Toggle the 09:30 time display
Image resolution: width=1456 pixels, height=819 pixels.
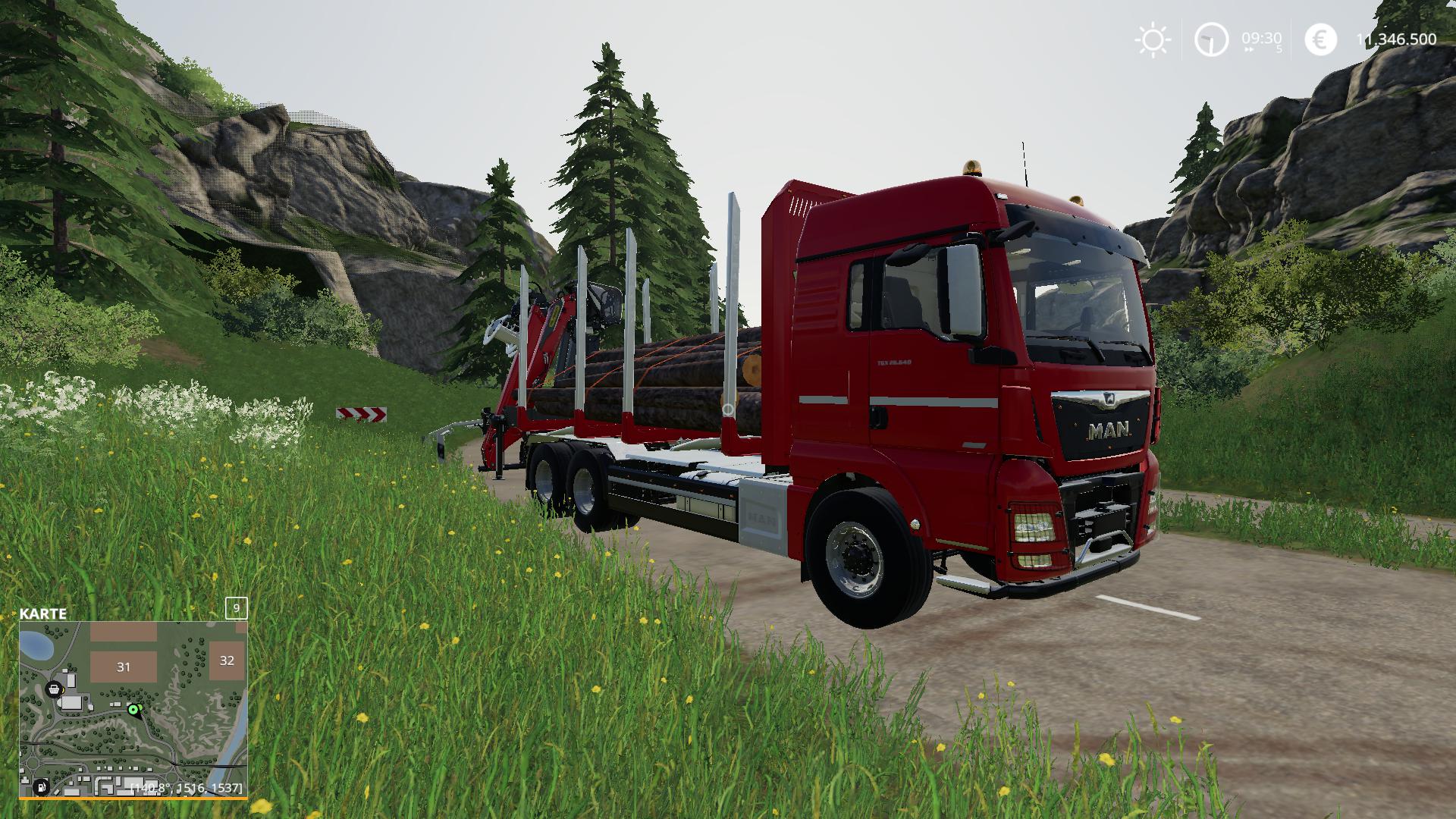[x=1262, y=37]
